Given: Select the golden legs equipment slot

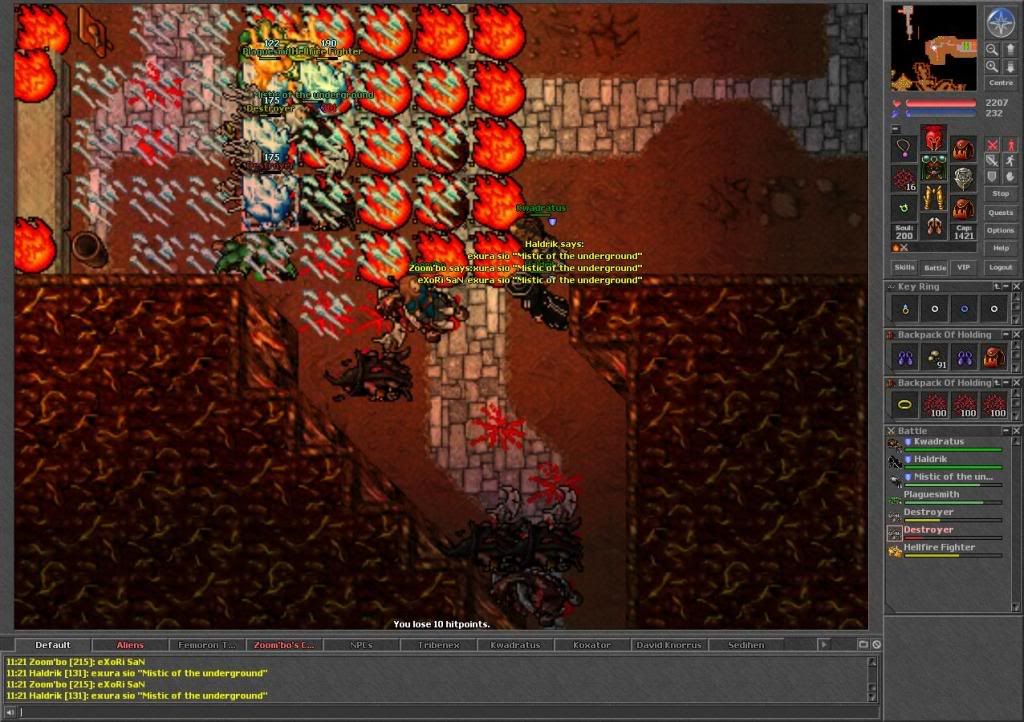Looking at the screenshot, I should [x=934, y=196].
